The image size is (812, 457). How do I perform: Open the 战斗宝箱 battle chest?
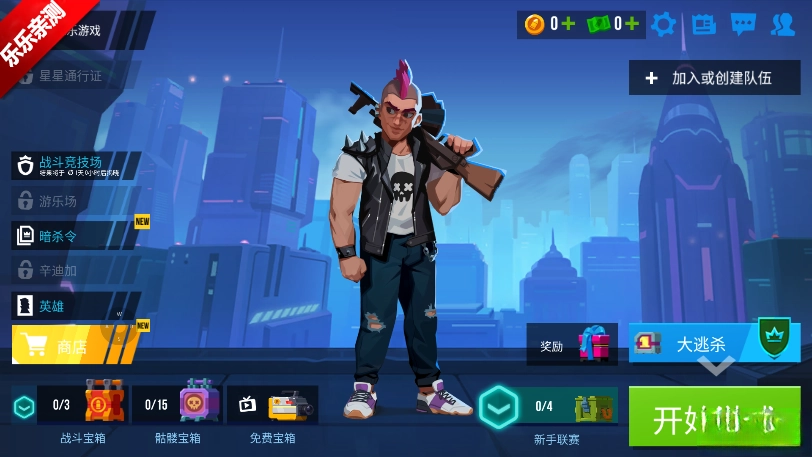[x=82, y=406]
